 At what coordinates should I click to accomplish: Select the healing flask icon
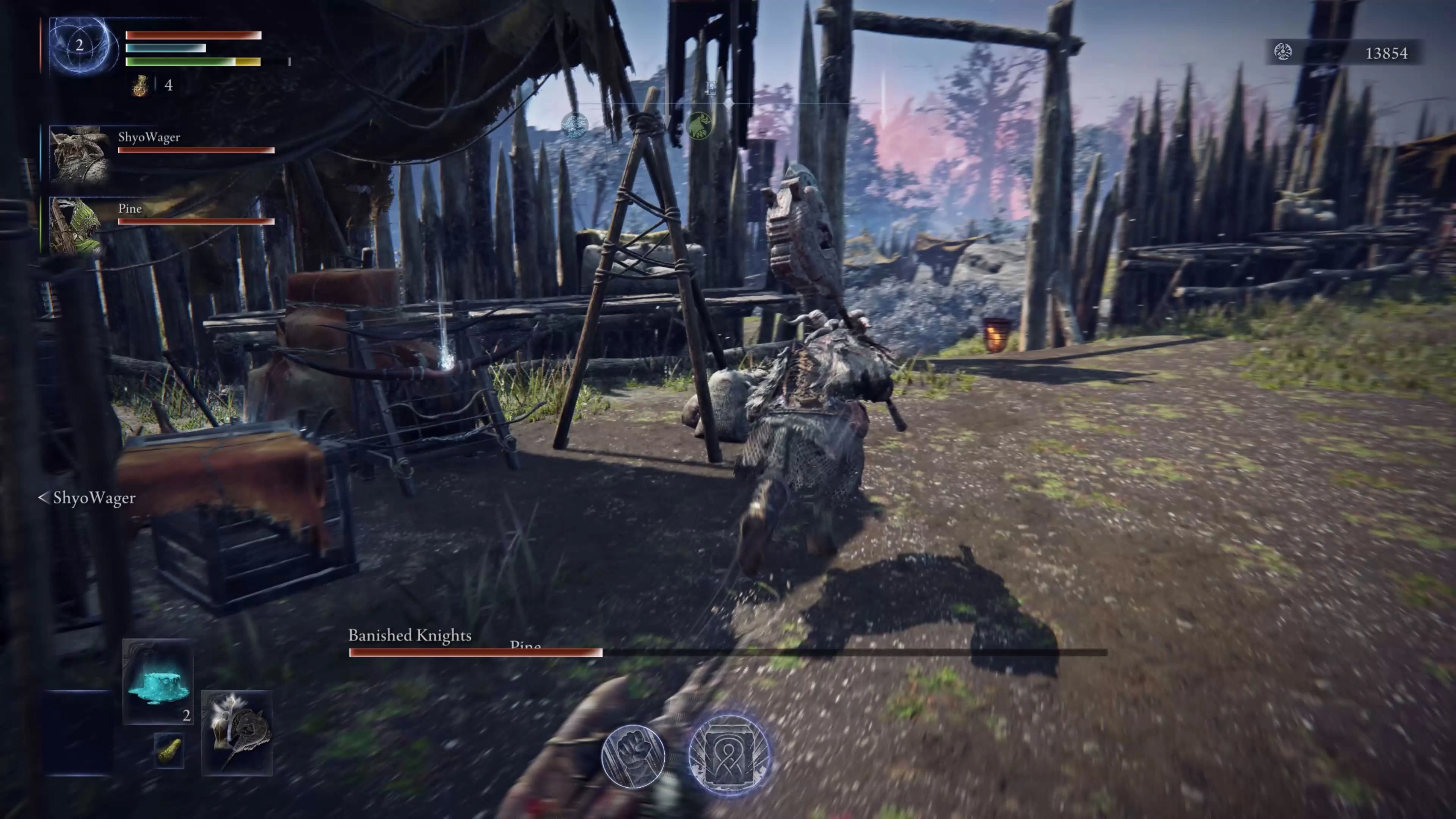click(140, 85)
